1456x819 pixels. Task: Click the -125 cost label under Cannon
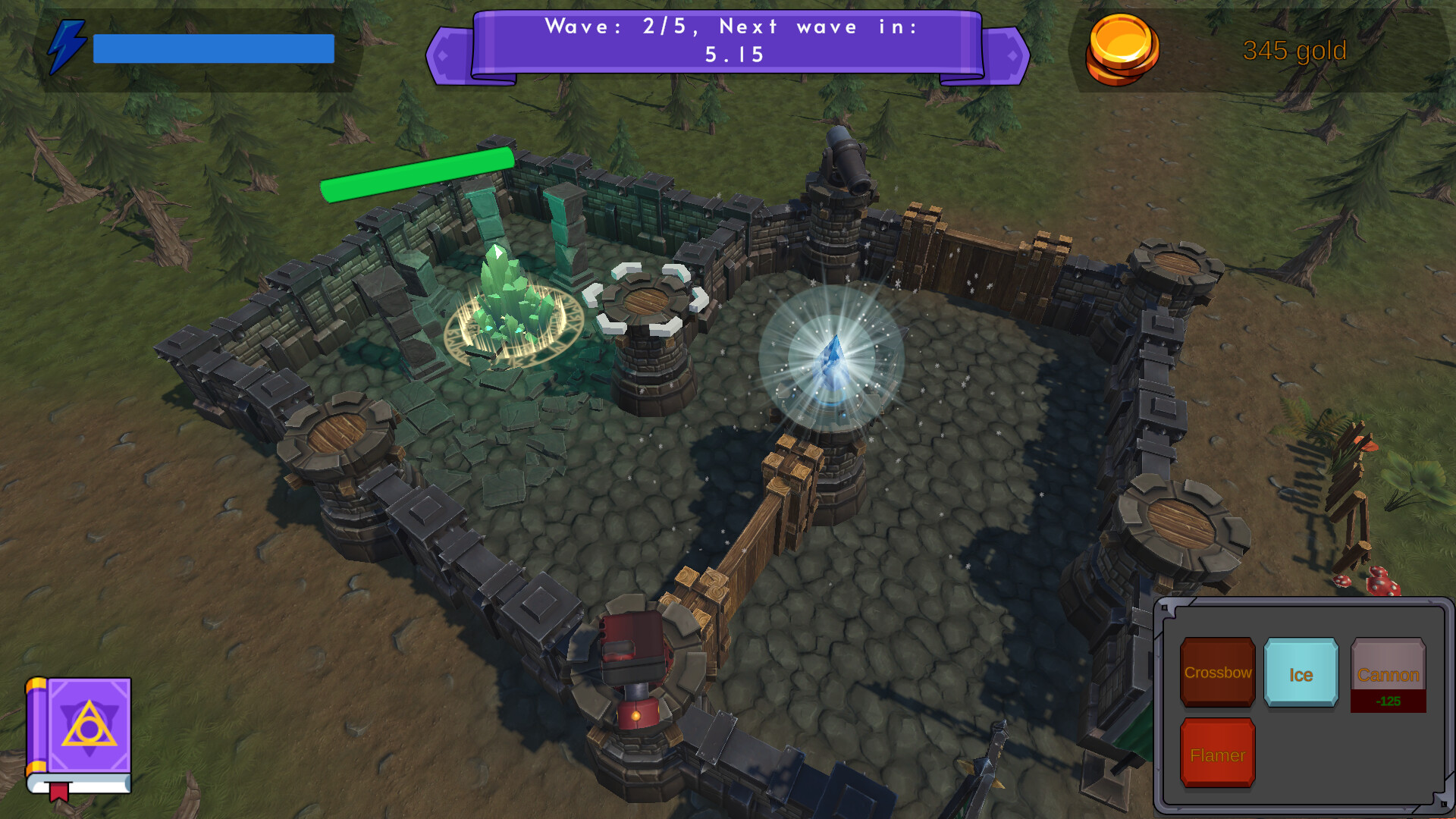click(1387, 701)
